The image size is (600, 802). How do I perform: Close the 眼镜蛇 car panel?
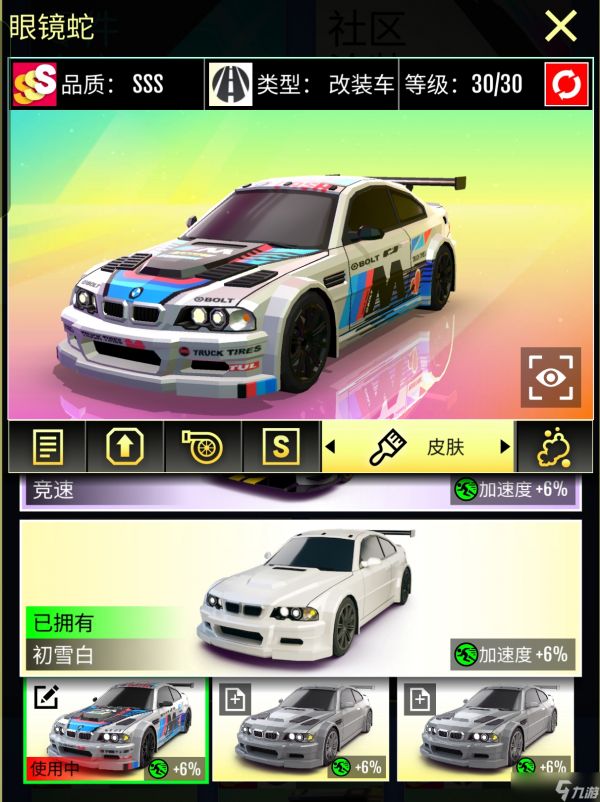point(561,26)
